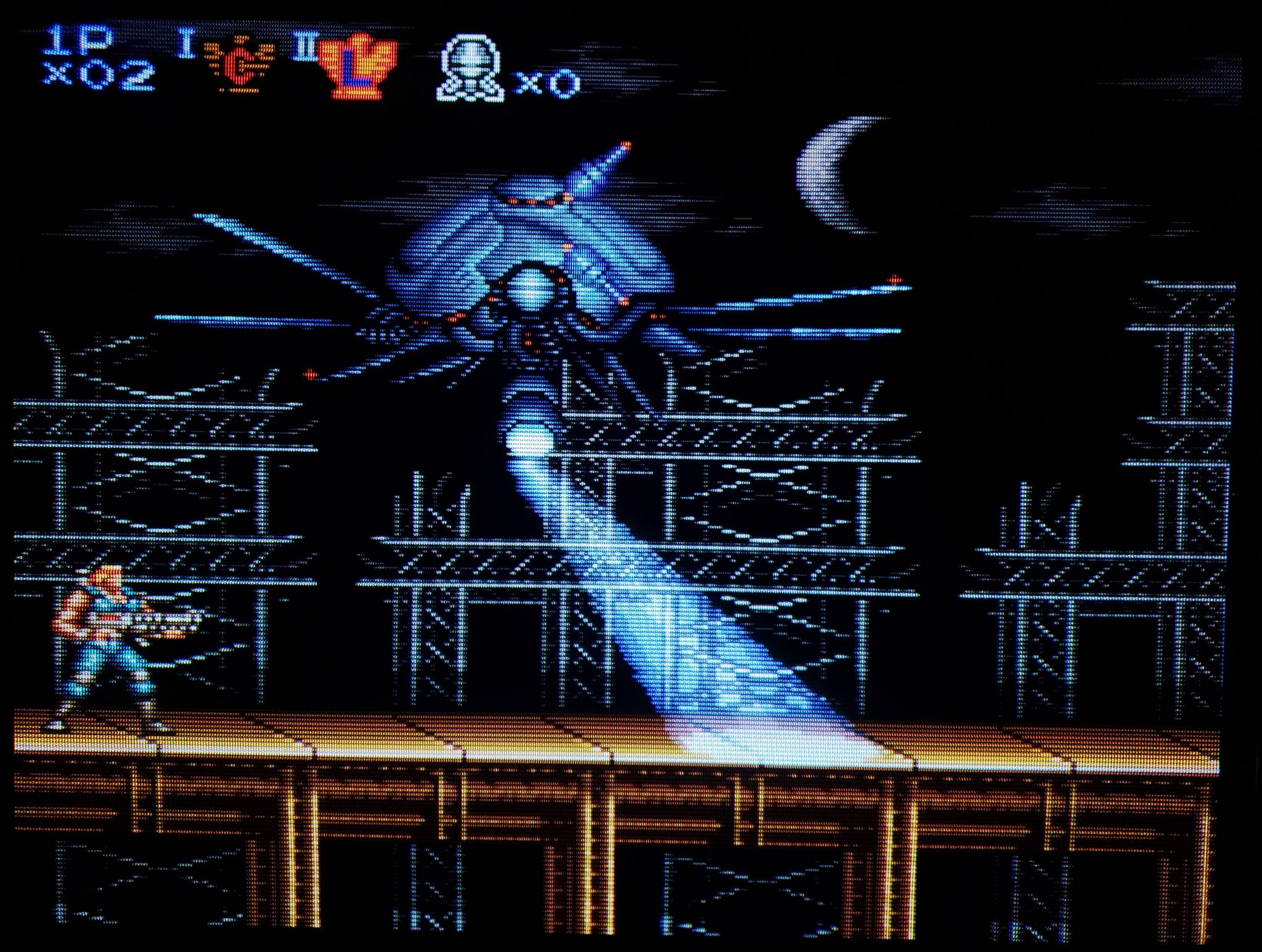Click the smart bomb icon
Viewport: 1262px width, 952px height.
(x=470, y=69)
